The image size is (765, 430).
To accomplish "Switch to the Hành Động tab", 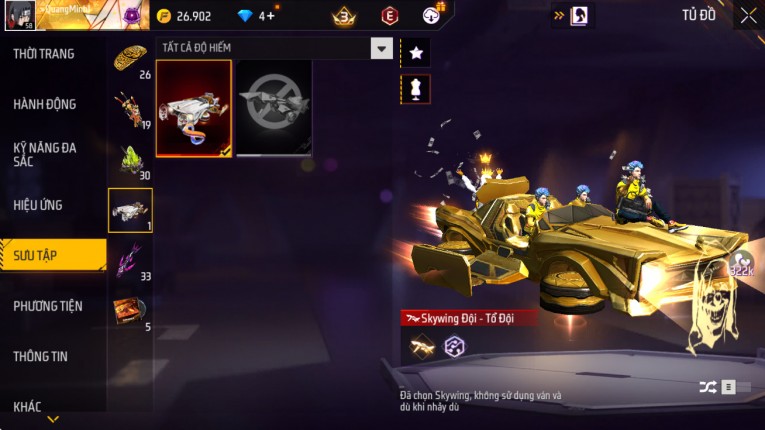I will point(45,104).
